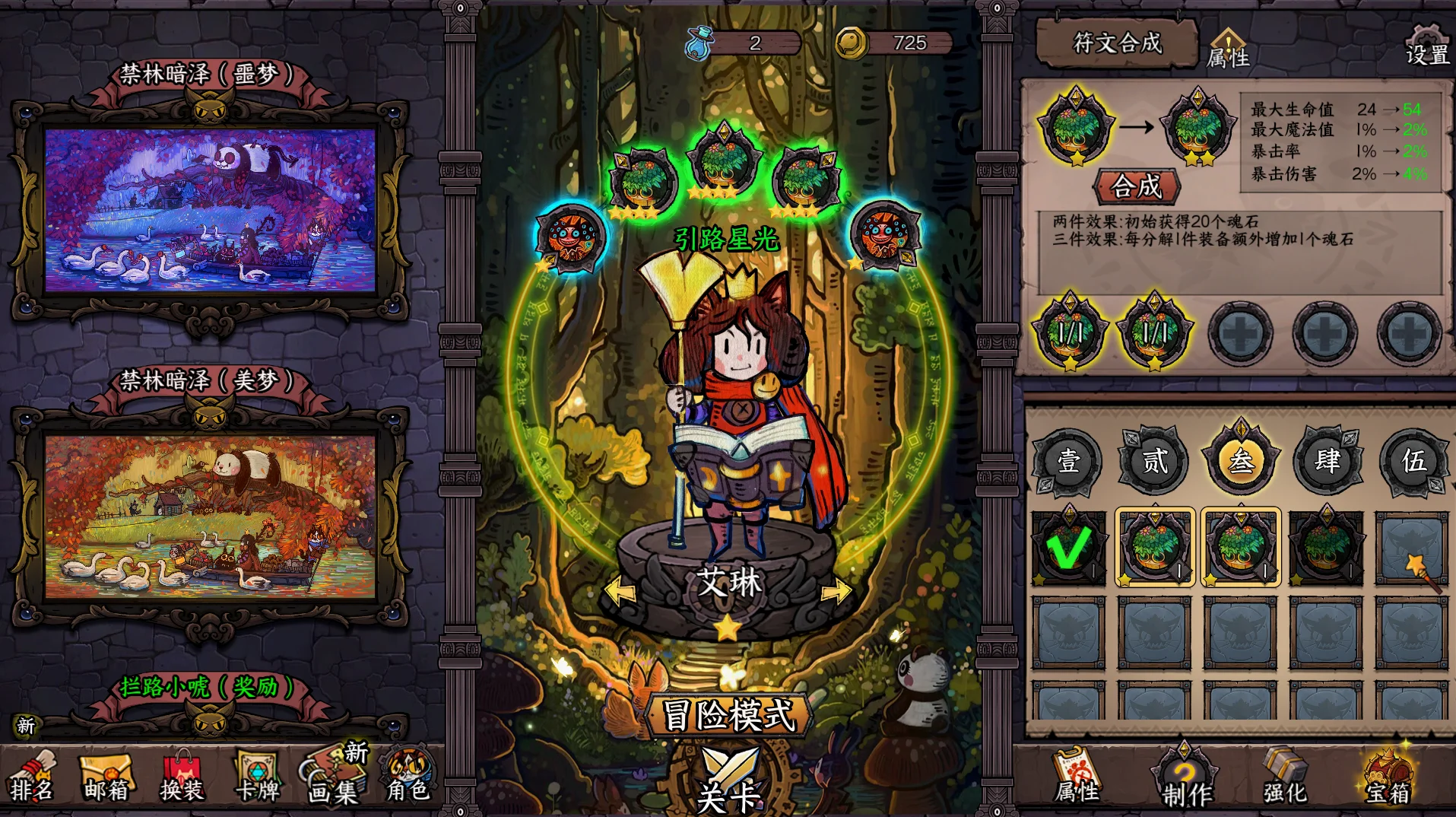1456x817 pixels.
Task: Open the 强化 enhancement tab
Action: pos(1285,780)
